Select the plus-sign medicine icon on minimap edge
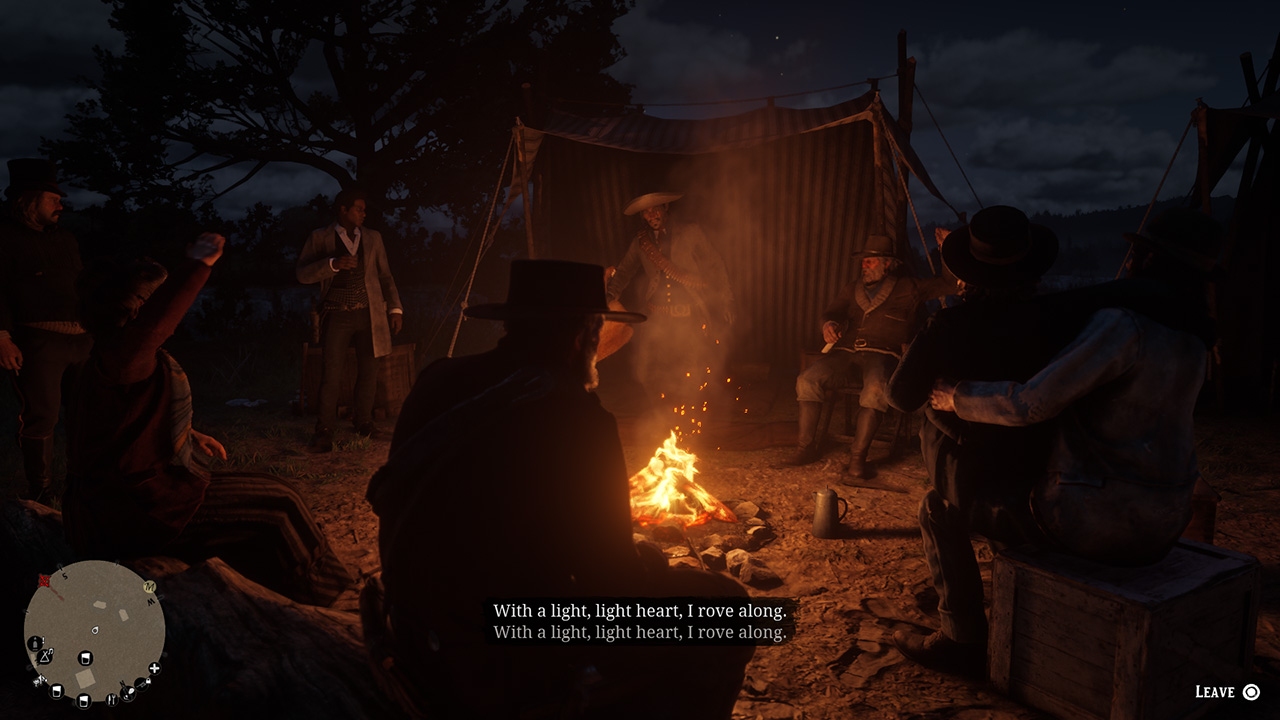Screen dimensions: 1280x720 tap(154, 670)
